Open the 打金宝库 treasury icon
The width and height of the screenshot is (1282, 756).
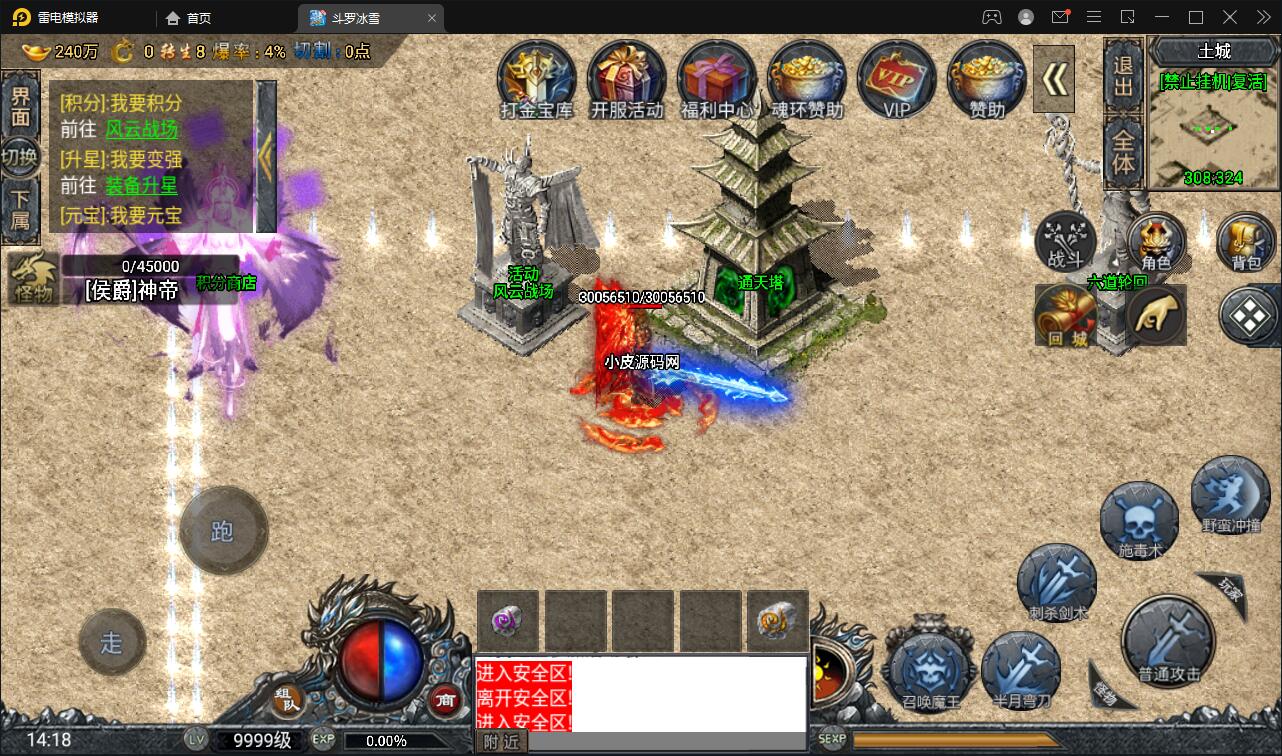click(x=537, y=80)
